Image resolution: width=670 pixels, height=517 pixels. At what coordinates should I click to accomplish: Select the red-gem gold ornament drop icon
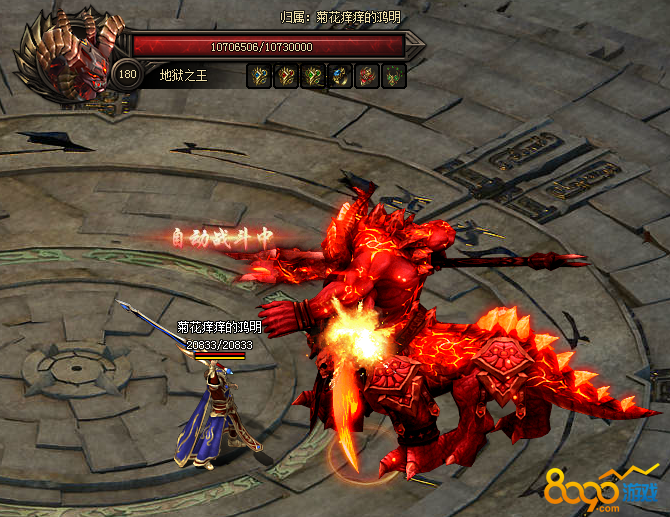[x=286, y=75]
